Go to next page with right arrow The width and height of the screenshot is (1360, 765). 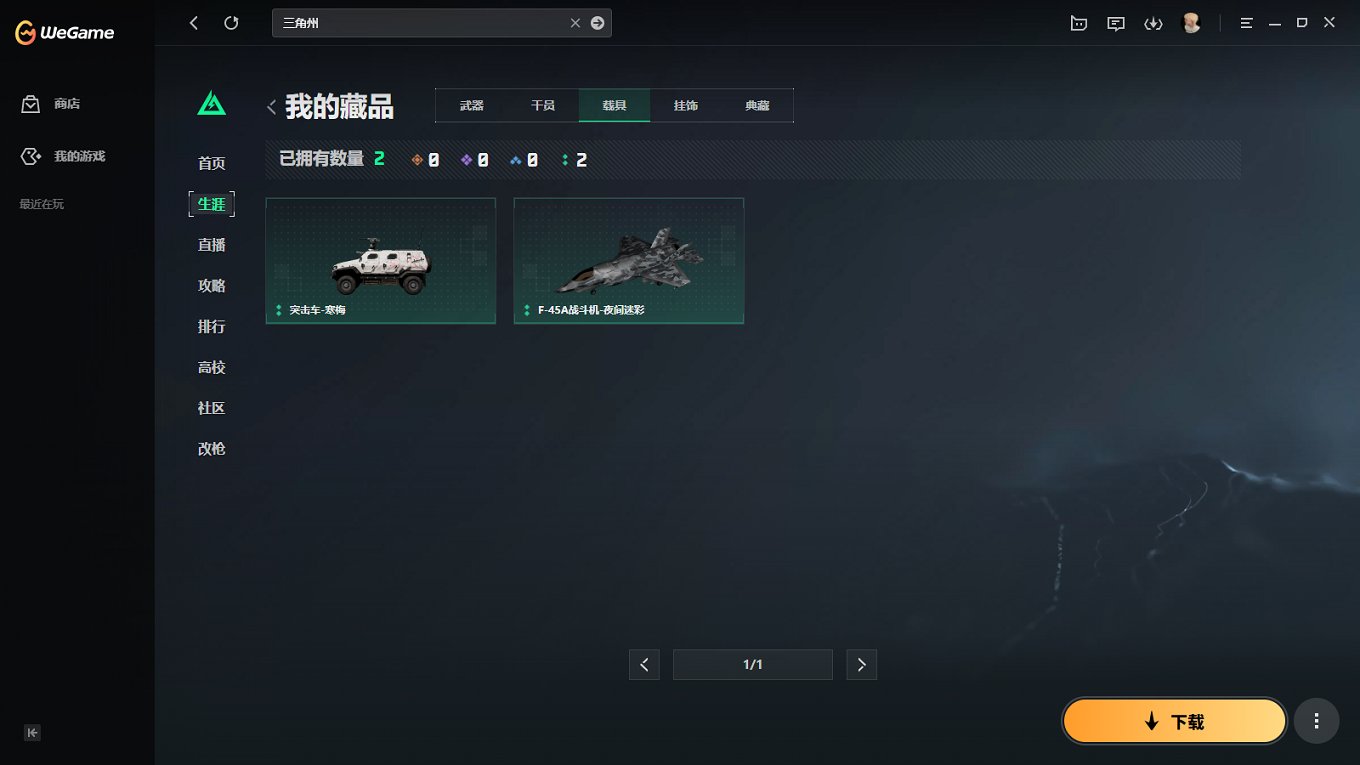pyautogui.click(x=861, y=664)
